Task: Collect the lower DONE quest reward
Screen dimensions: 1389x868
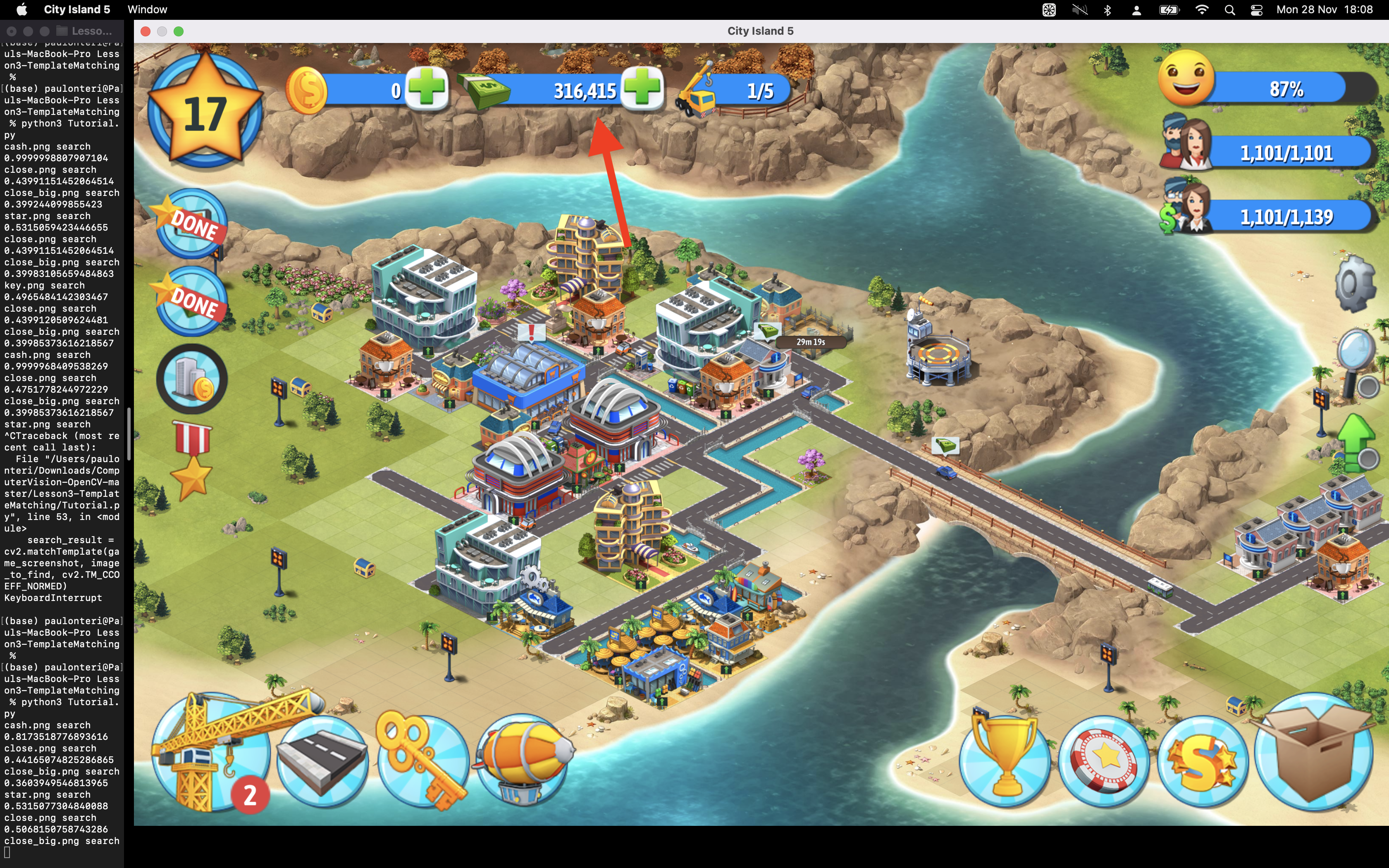Action: [192, 301]
